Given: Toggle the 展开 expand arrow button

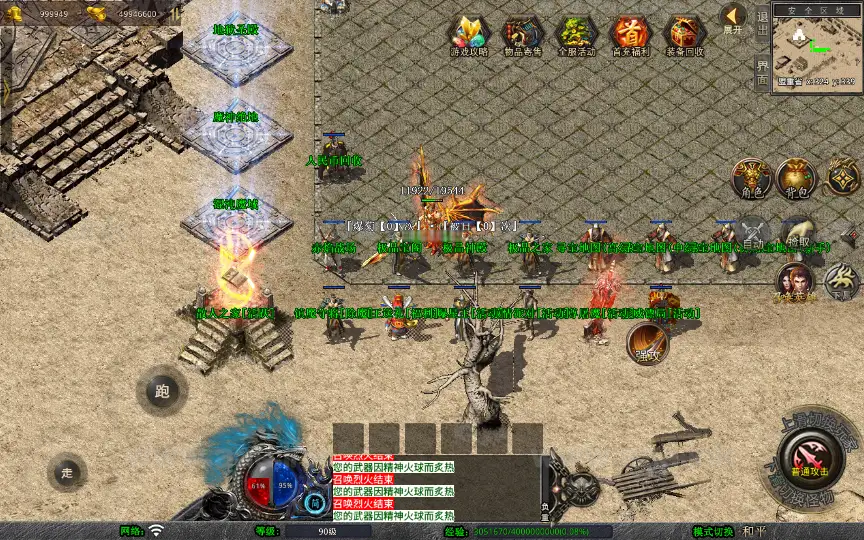Looking at the screenshot, I should coord(733,18).
